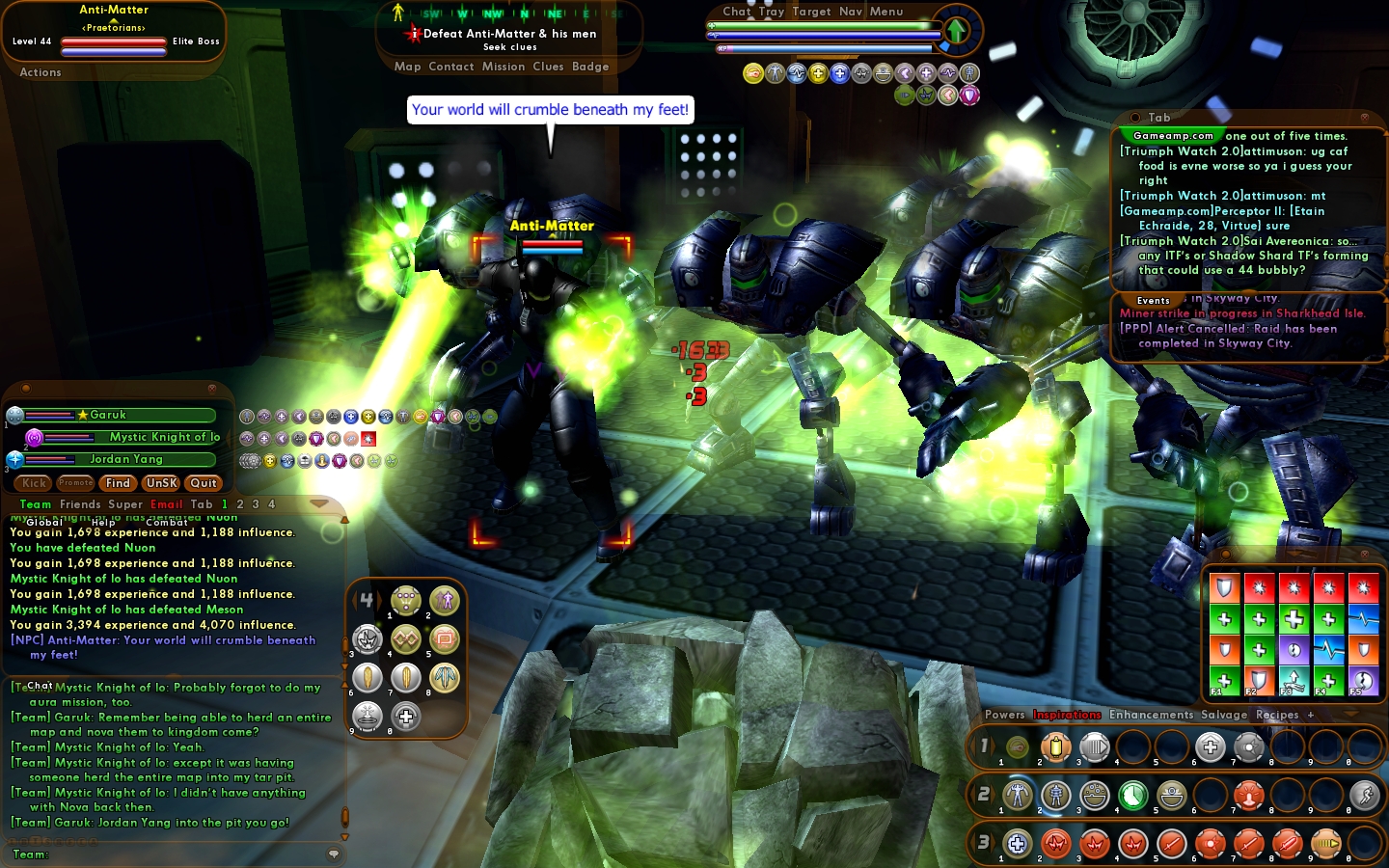
Task: Switch to the Inspirations tab
Action: pos(1067,715)
